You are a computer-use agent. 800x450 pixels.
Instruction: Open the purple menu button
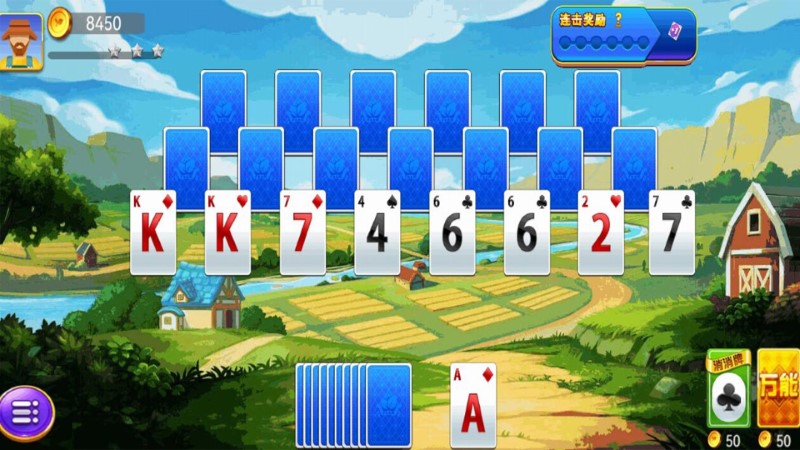click(26, 412)
